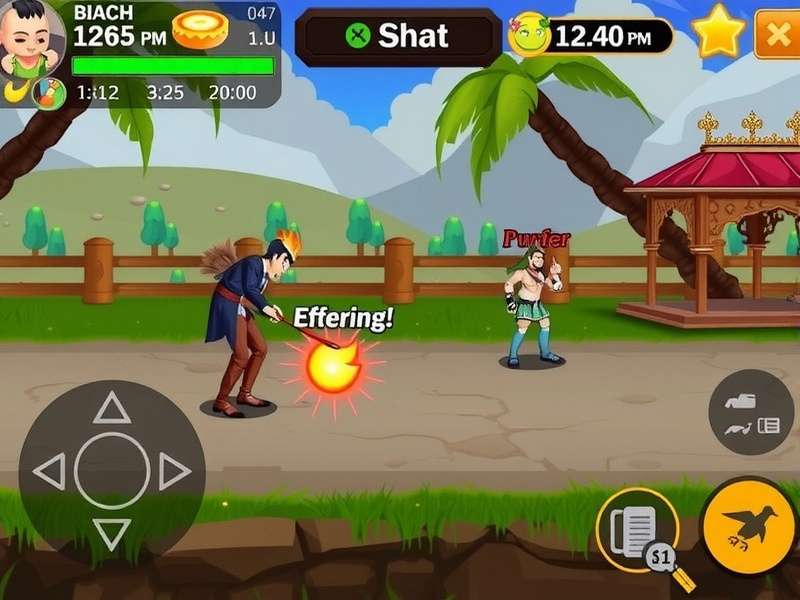
Task: Open the gold star rewards icon
Action: pyautogui.click(x=718, y=33)
